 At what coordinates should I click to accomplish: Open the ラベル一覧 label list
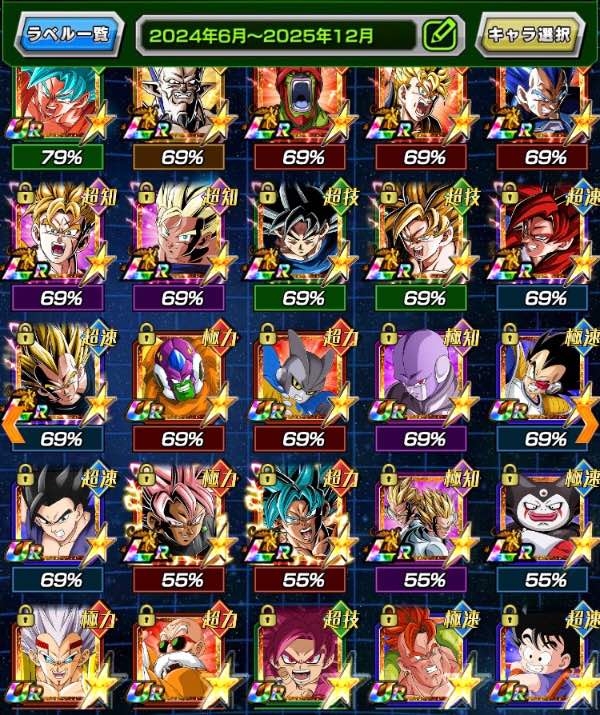68,34
